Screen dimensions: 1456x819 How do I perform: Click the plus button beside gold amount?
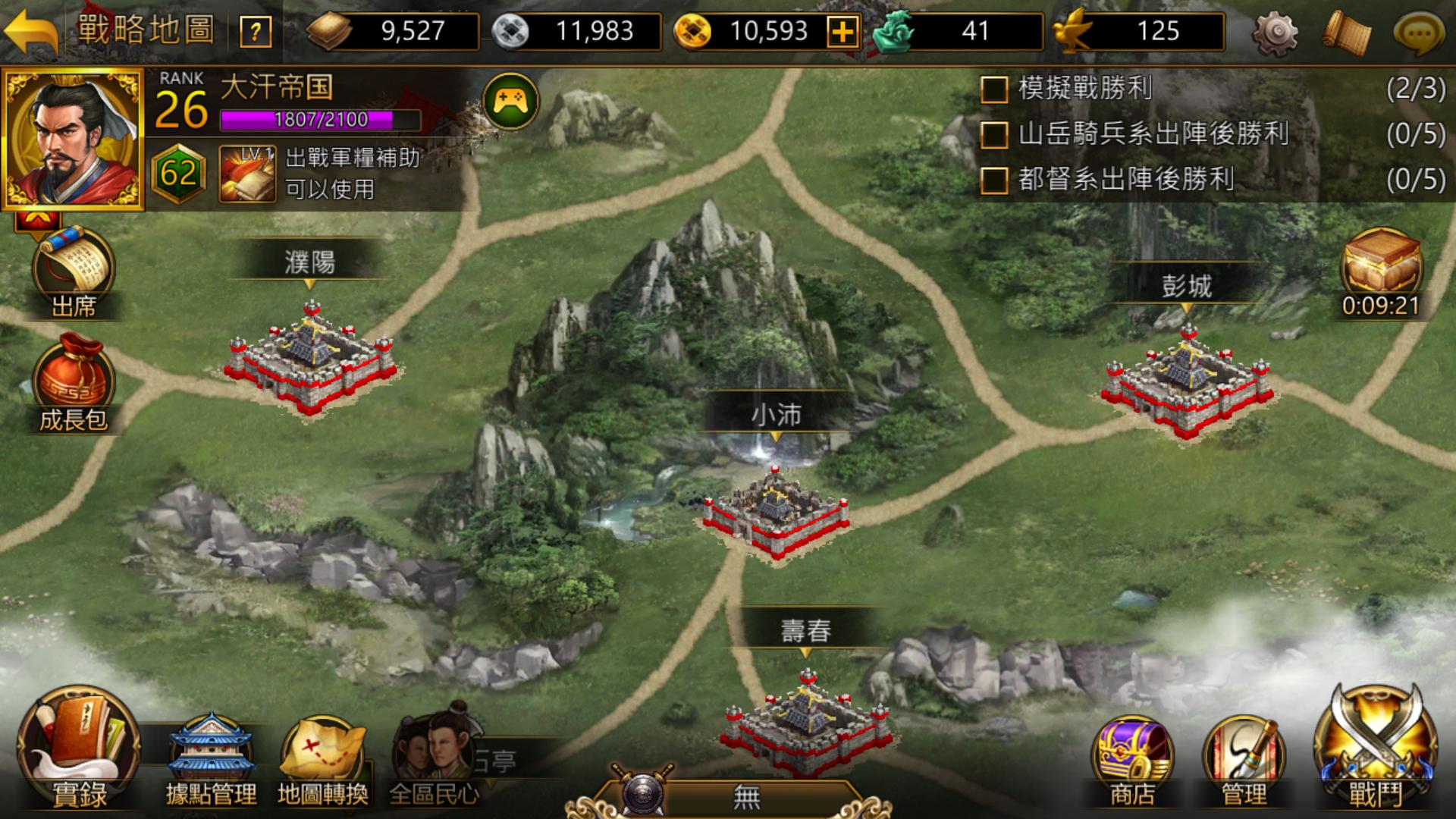click(x=843, y=32)
